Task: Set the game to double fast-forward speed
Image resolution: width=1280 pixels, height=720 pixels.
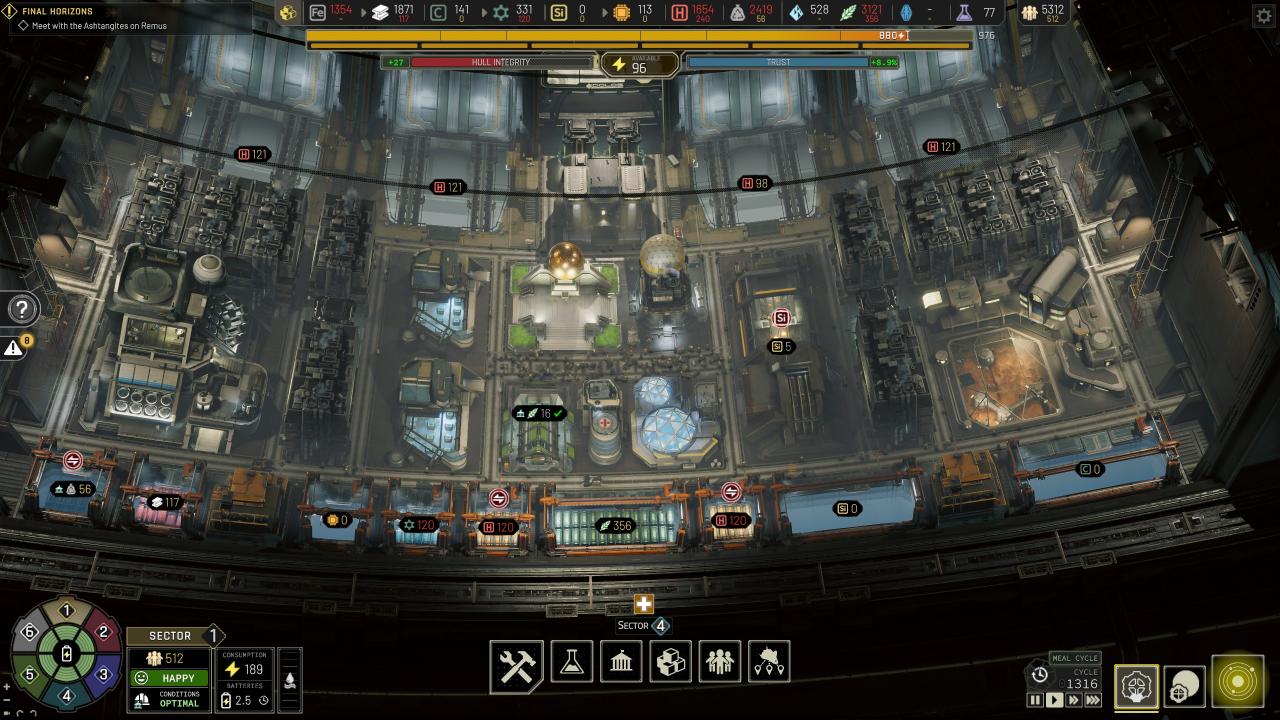Action: point(1073,701)
